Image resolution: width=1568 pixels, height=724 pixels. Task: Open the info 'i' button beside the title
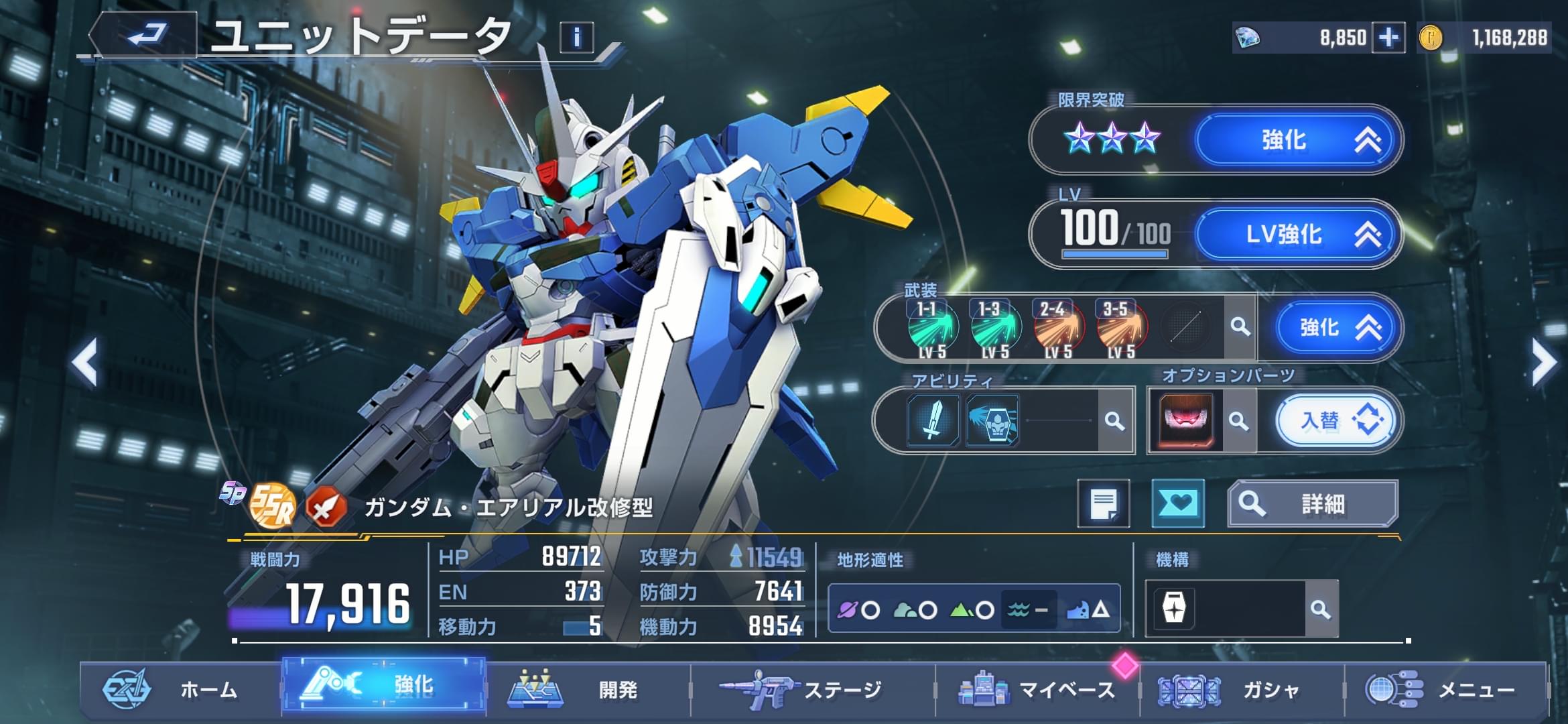click(576, 38)
